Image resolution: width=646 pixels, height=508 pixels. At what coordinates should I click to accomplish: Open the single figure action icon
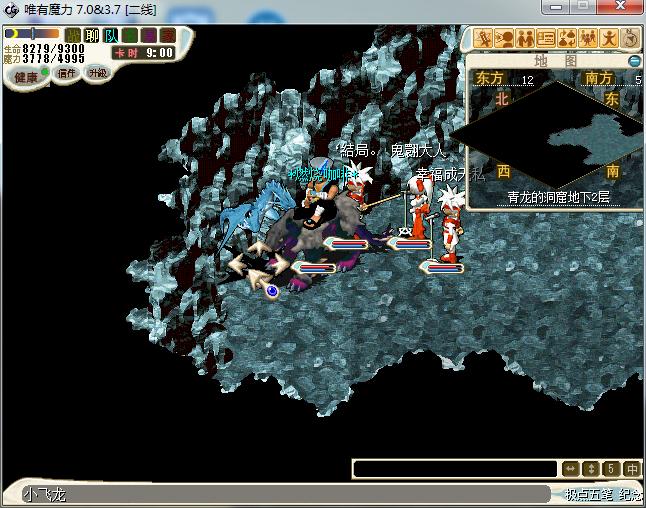pos(609,38)
